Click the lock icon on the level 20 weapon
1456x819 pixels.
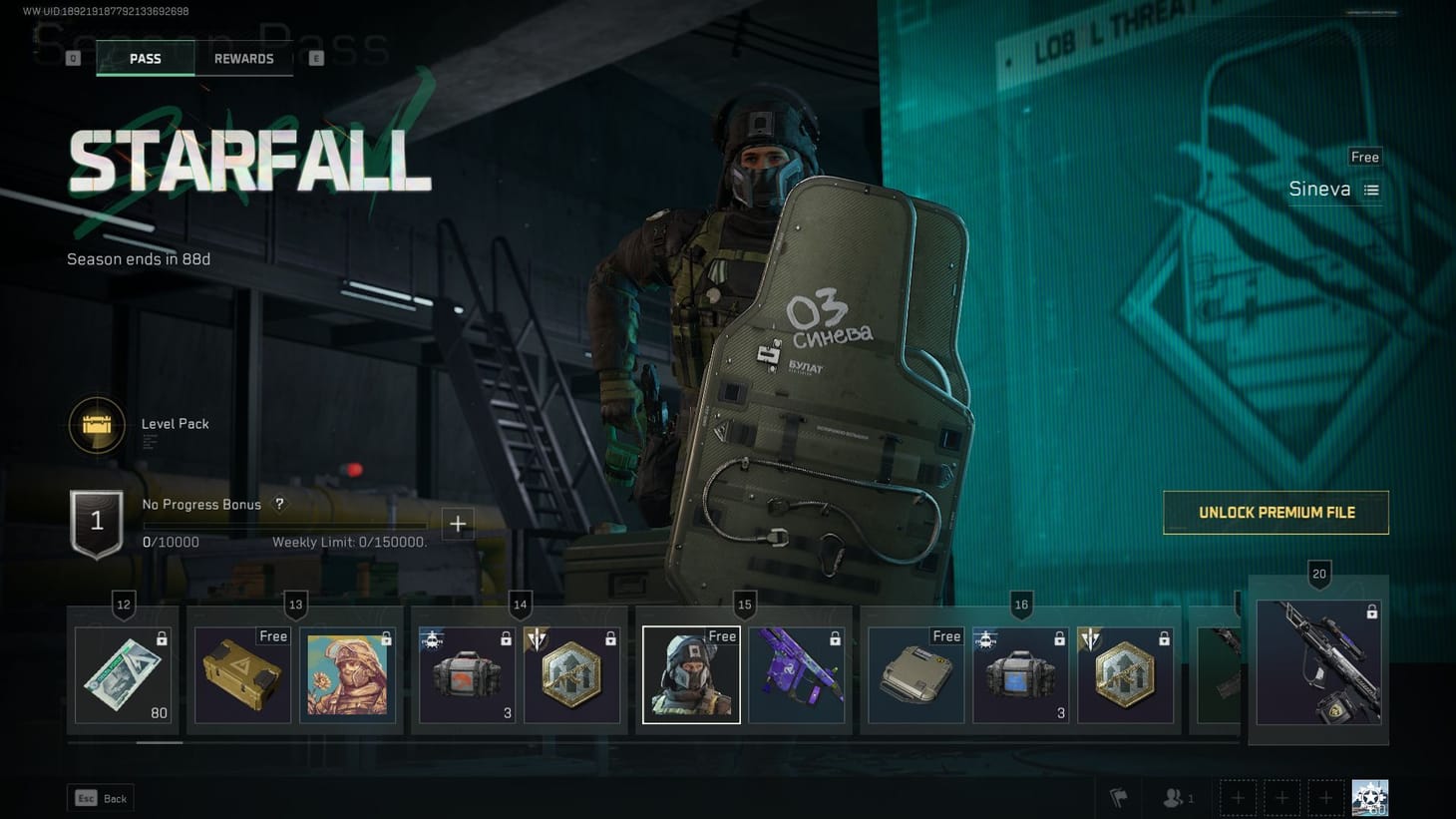pos(1372,613)
